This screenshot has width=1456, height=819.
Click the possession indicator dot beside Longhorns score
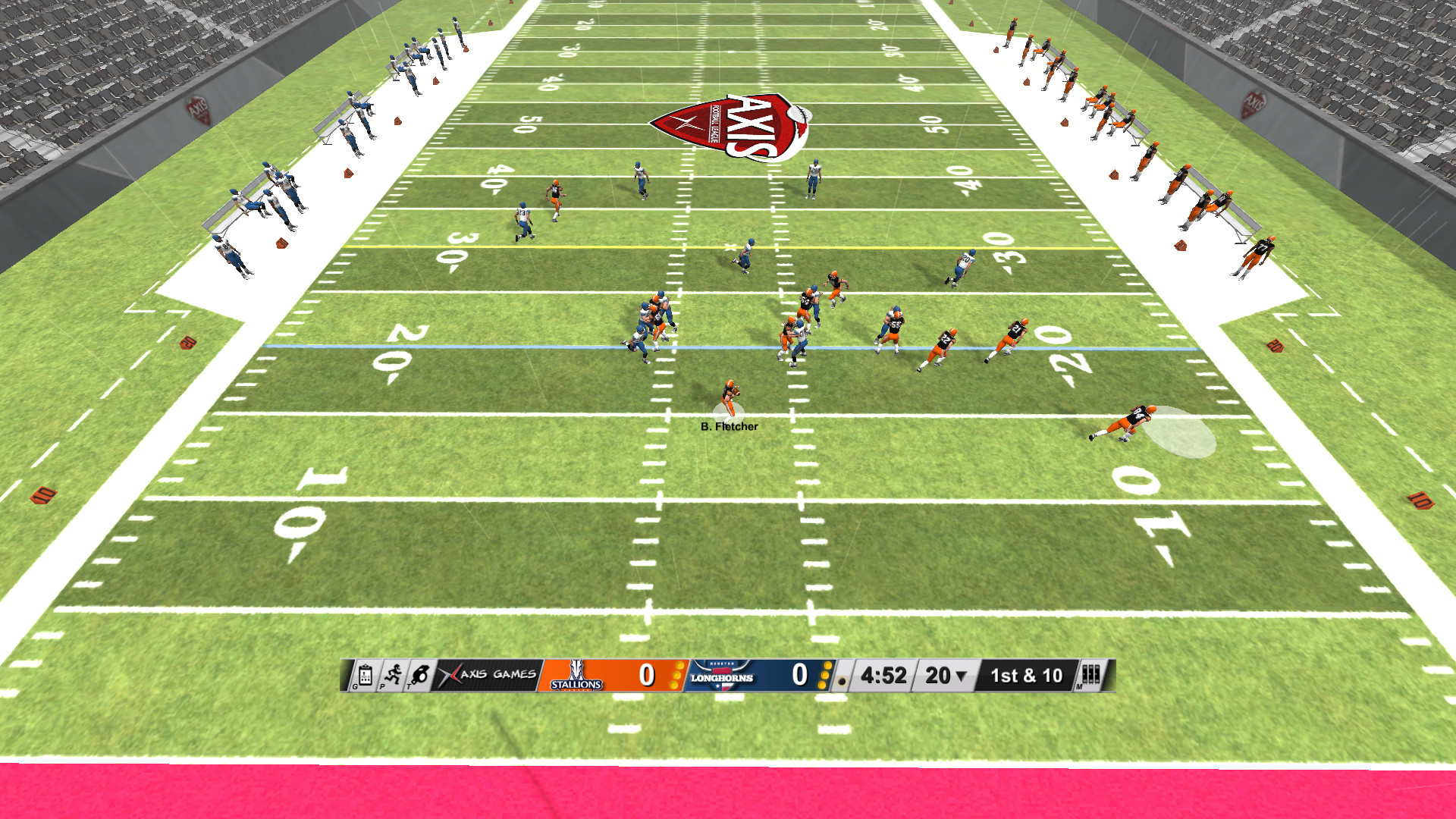click(x=843, y=679)
